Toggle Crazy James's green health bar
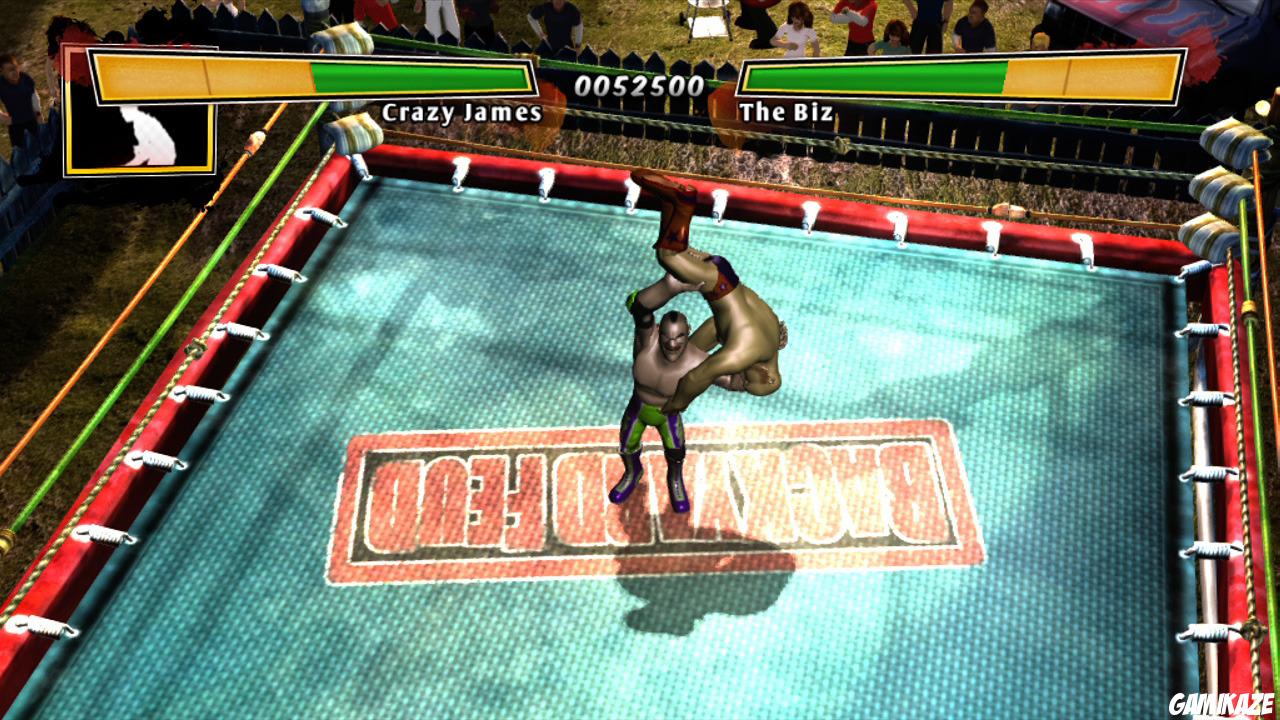1280x720 pixels. pos(420,76)
